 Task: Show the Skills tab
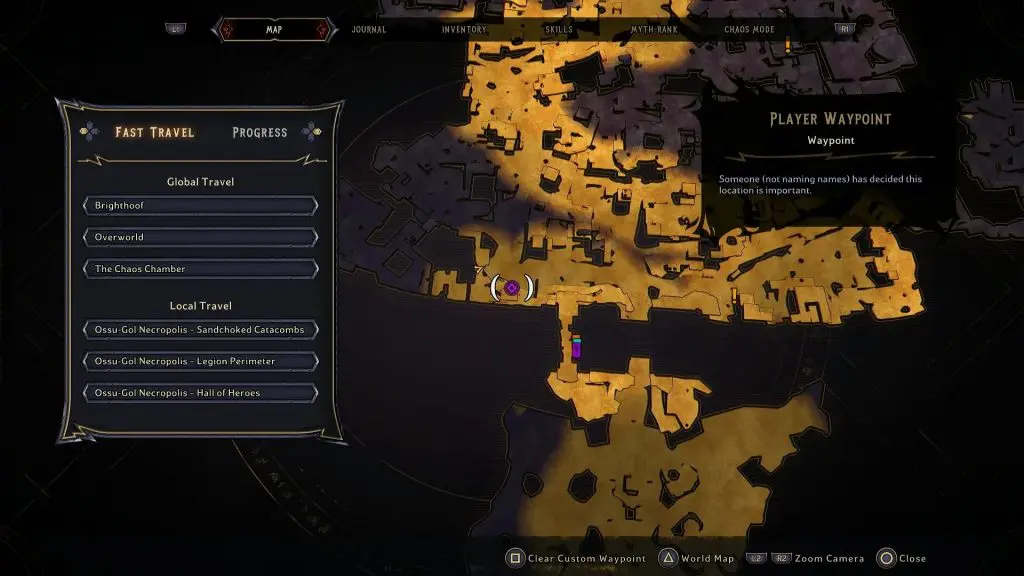point(559,30)
